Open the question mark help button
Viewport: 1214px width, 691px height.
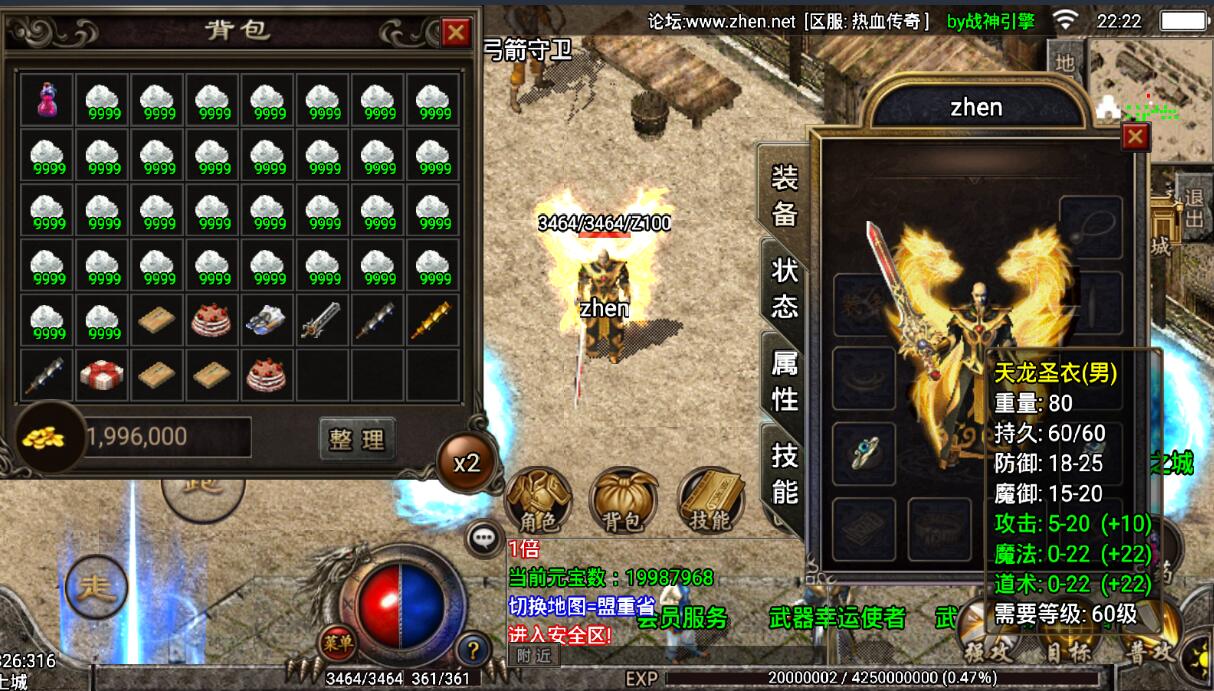click(x=473, y=648)
